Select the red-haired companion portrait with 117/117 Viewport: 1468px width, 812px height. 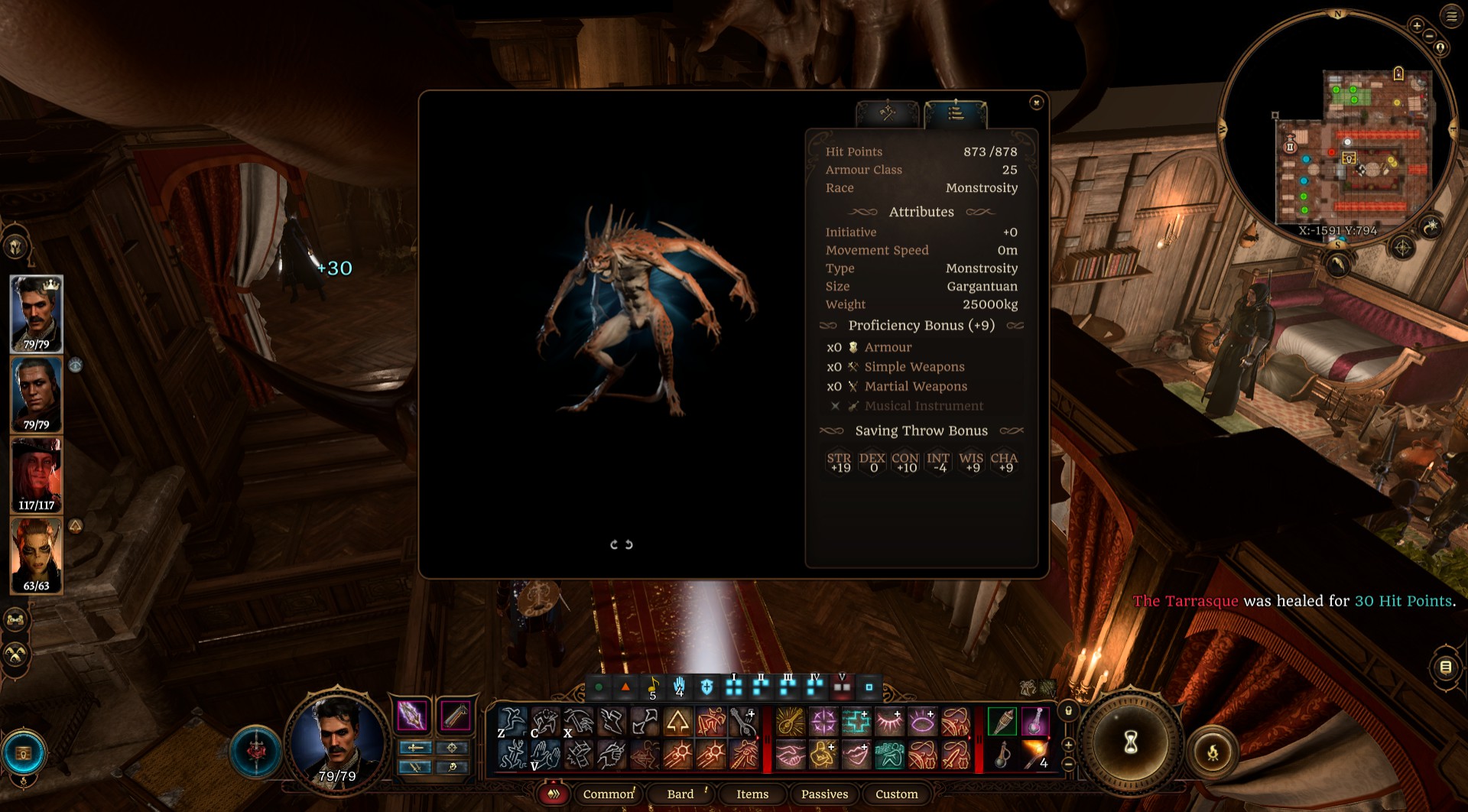click(36, 474)
